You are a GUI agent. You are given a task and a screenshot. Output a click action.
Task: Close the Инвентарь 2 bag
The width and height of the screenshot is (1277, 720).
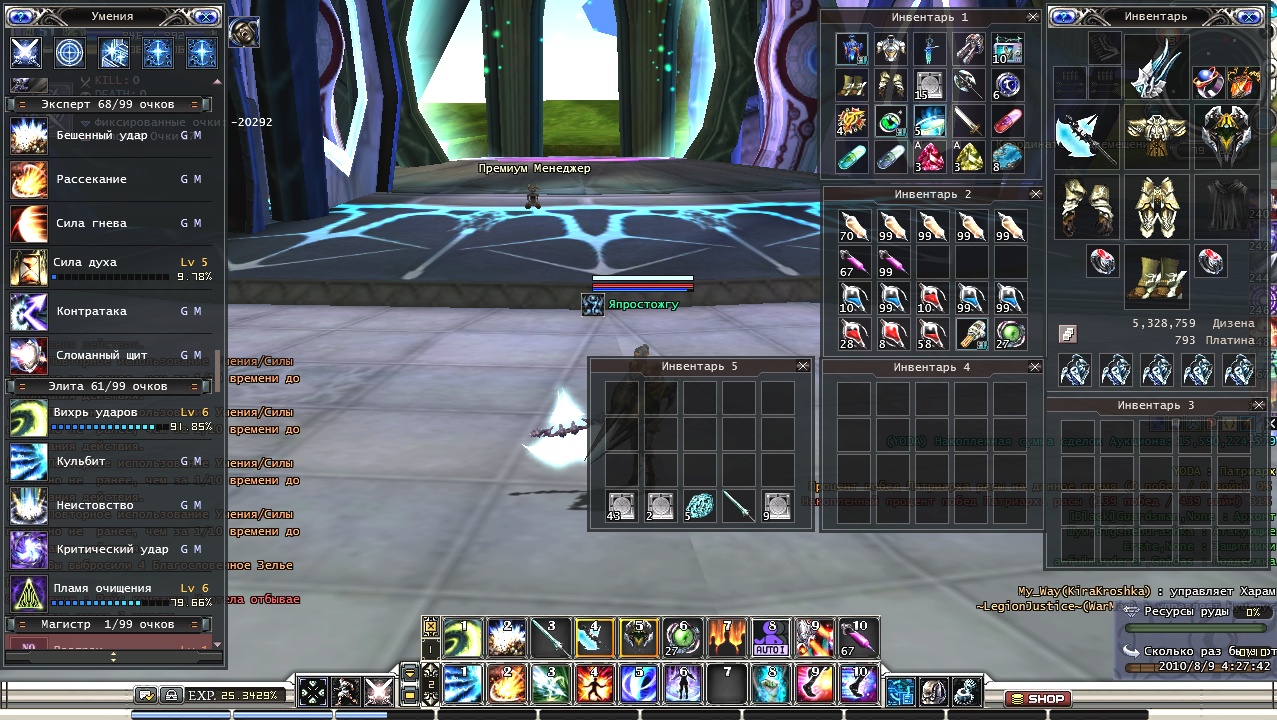coord(1035,194)
